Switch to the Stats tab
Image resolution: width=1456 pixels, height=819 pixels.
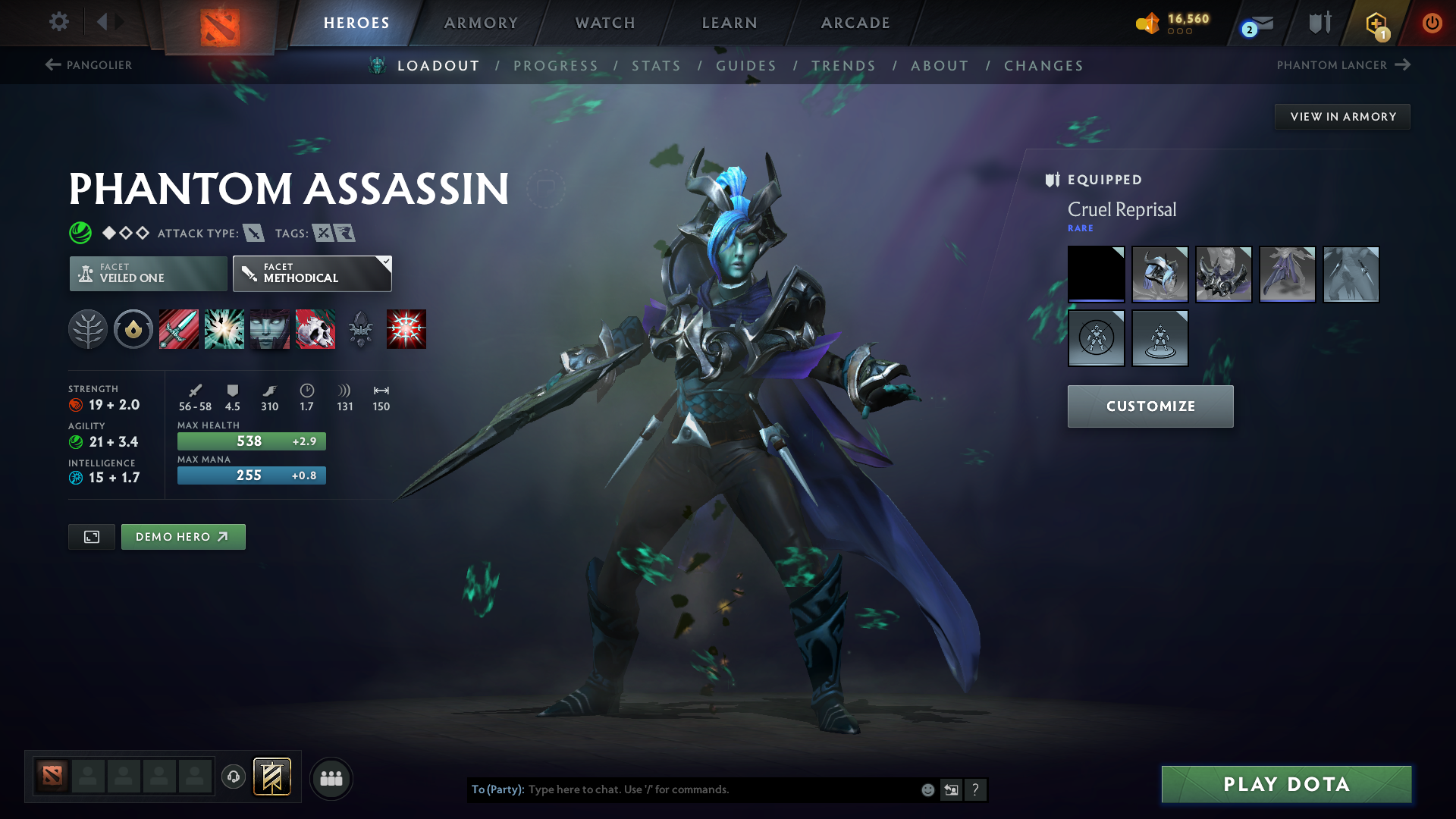[x=657, y=66]
